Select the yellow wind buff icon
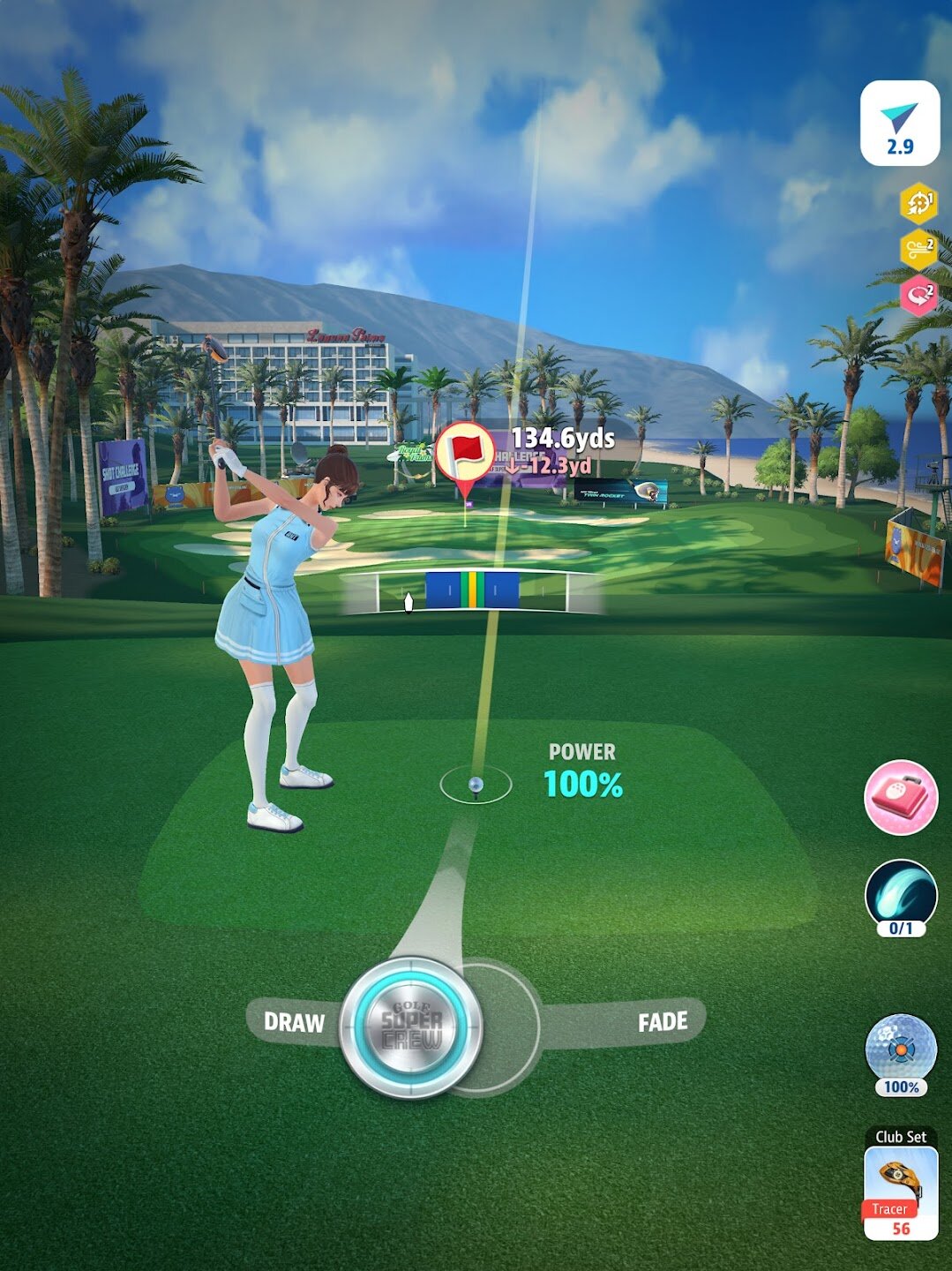Screen dimensions: 952x1271 coord(918,250)
